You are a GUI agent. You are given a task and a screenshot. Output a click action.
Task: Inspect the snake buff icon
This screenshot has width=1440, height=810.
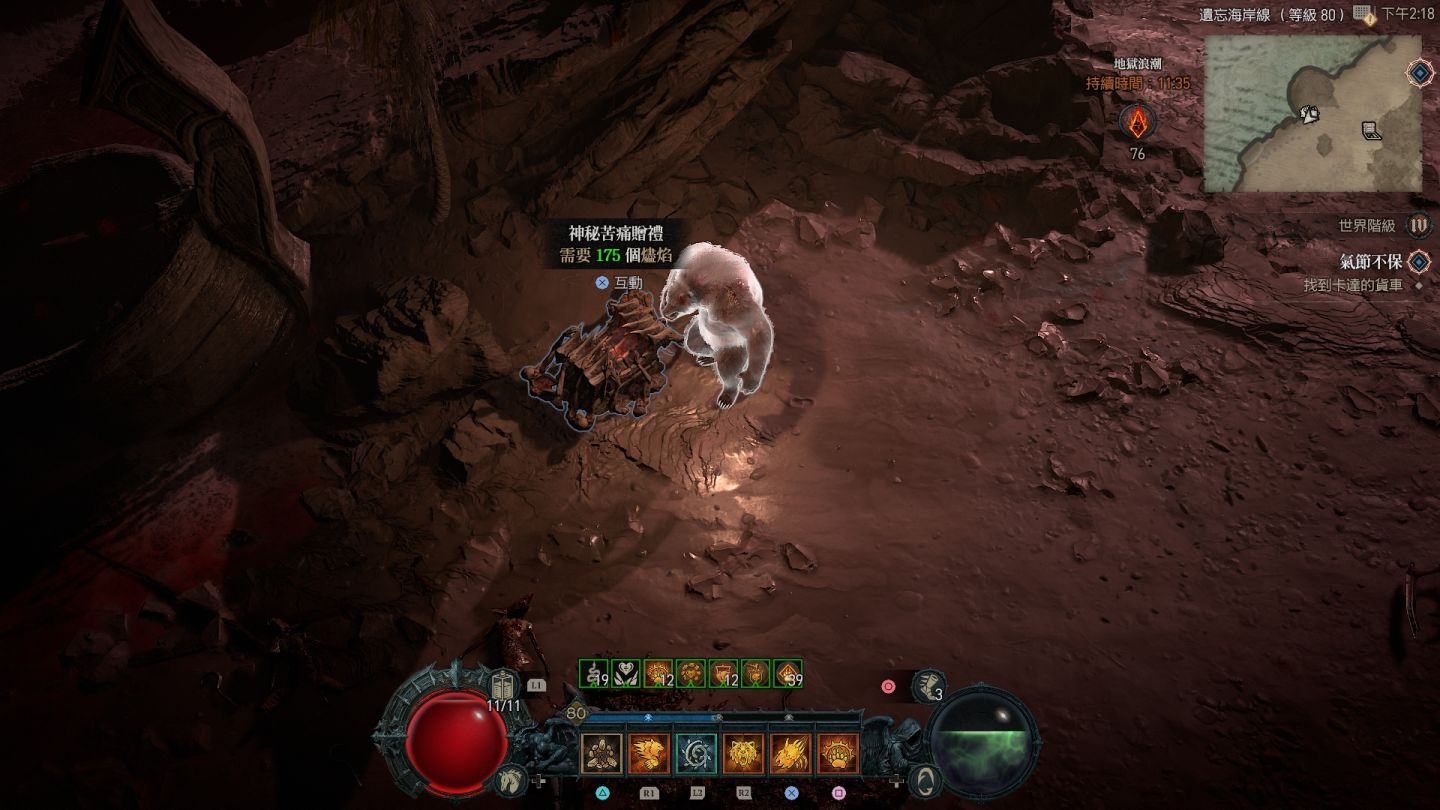(594, 674)
